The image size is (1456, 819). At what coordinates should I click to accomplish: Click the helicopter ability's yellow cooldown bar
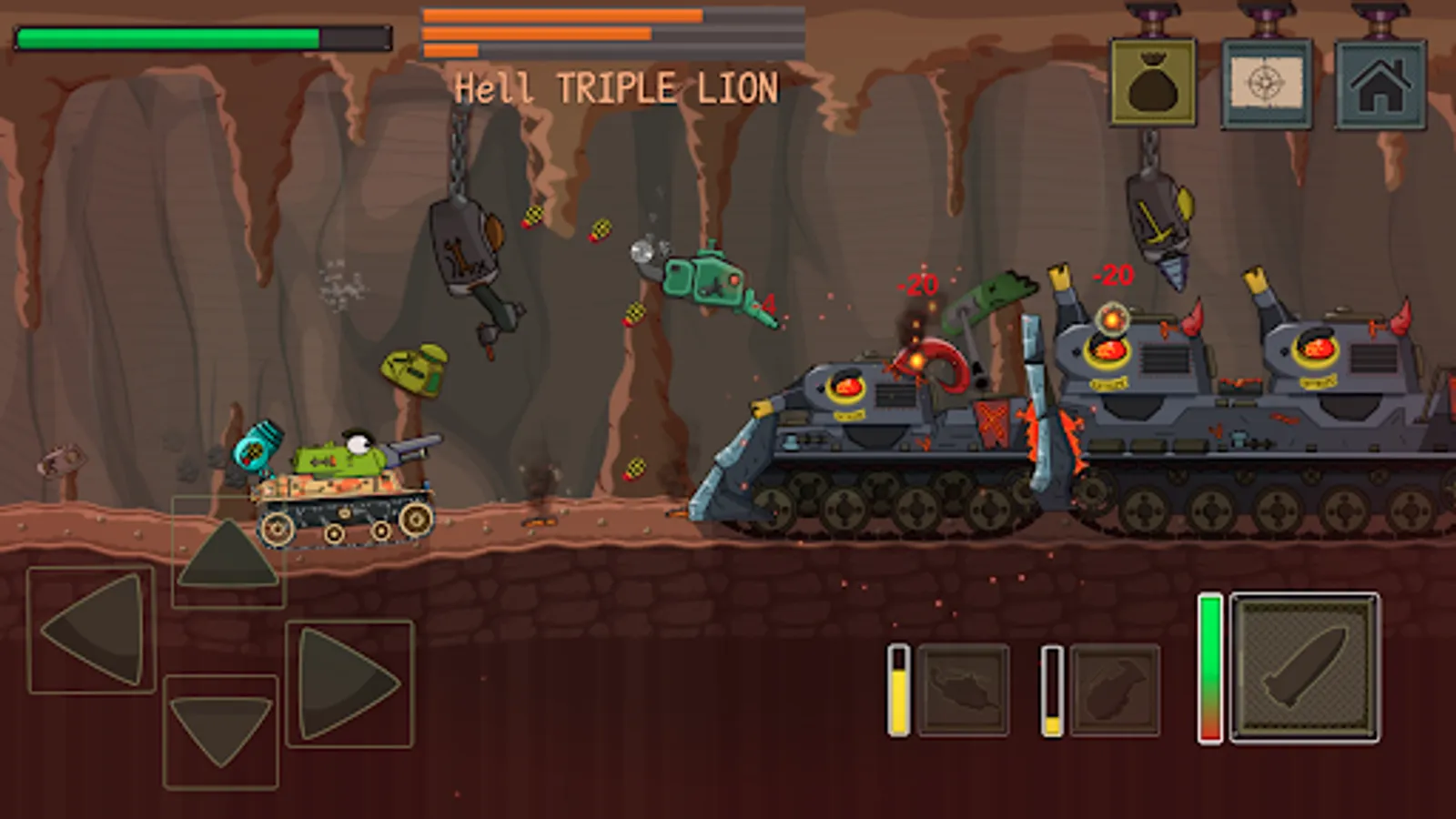pos(901,690)
